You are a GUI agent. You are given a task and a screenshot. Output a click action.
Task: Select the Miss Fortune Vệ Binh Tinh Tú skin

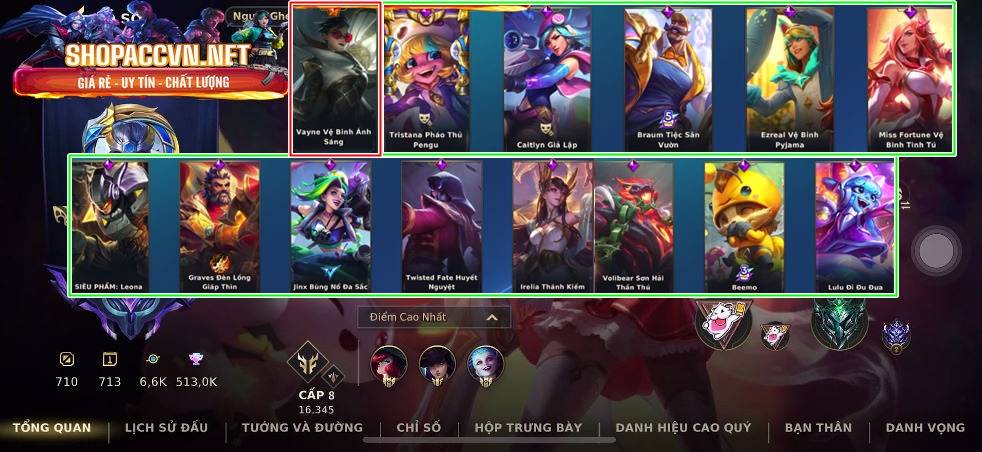910,80
